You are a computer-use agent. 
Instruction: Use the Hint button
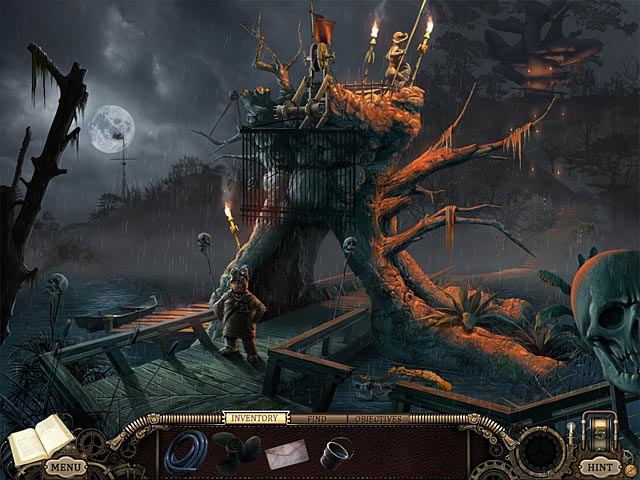(x=598, y=466)
